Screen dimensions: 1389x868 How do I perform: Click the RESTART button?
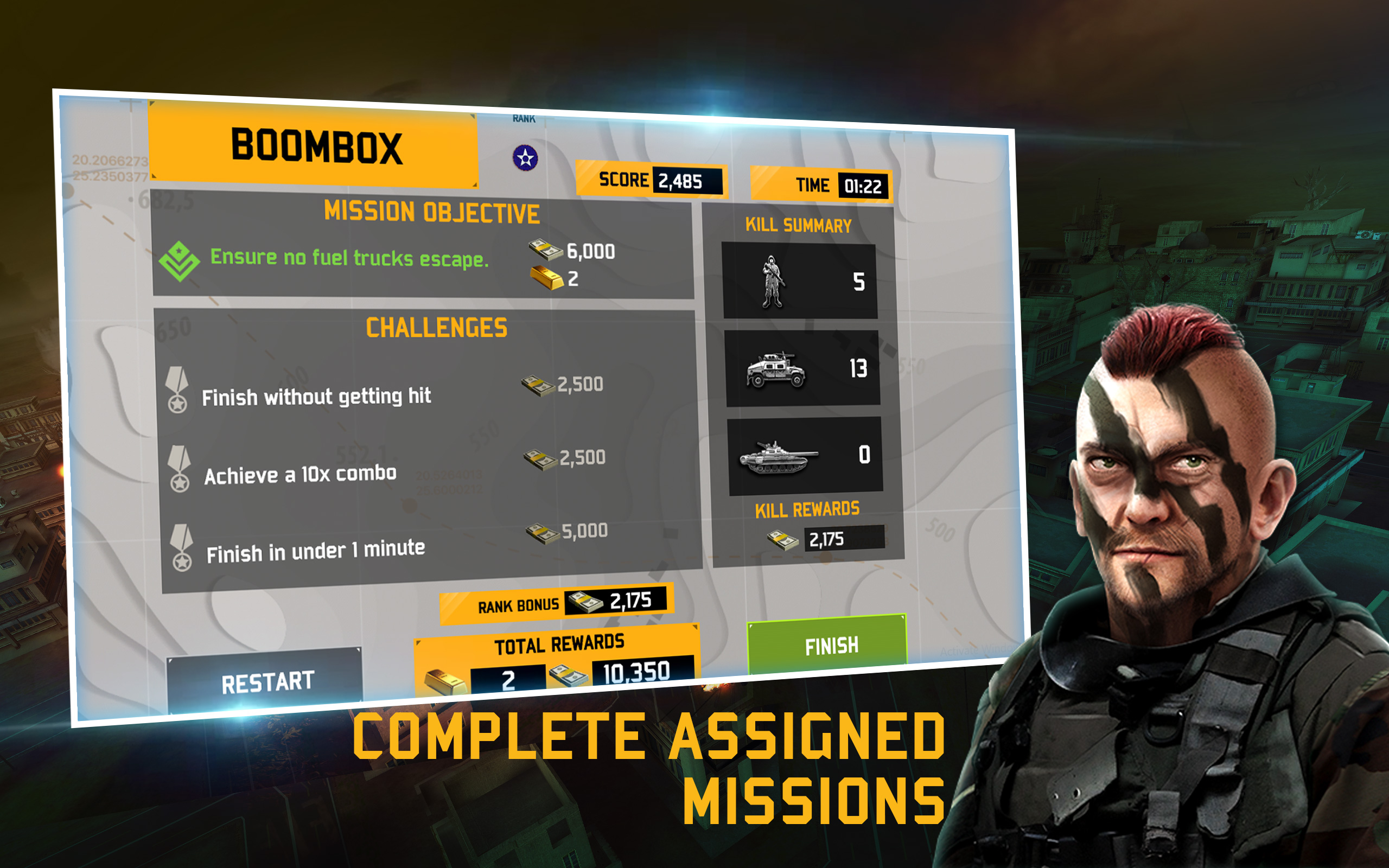click(x=268, y=681)
